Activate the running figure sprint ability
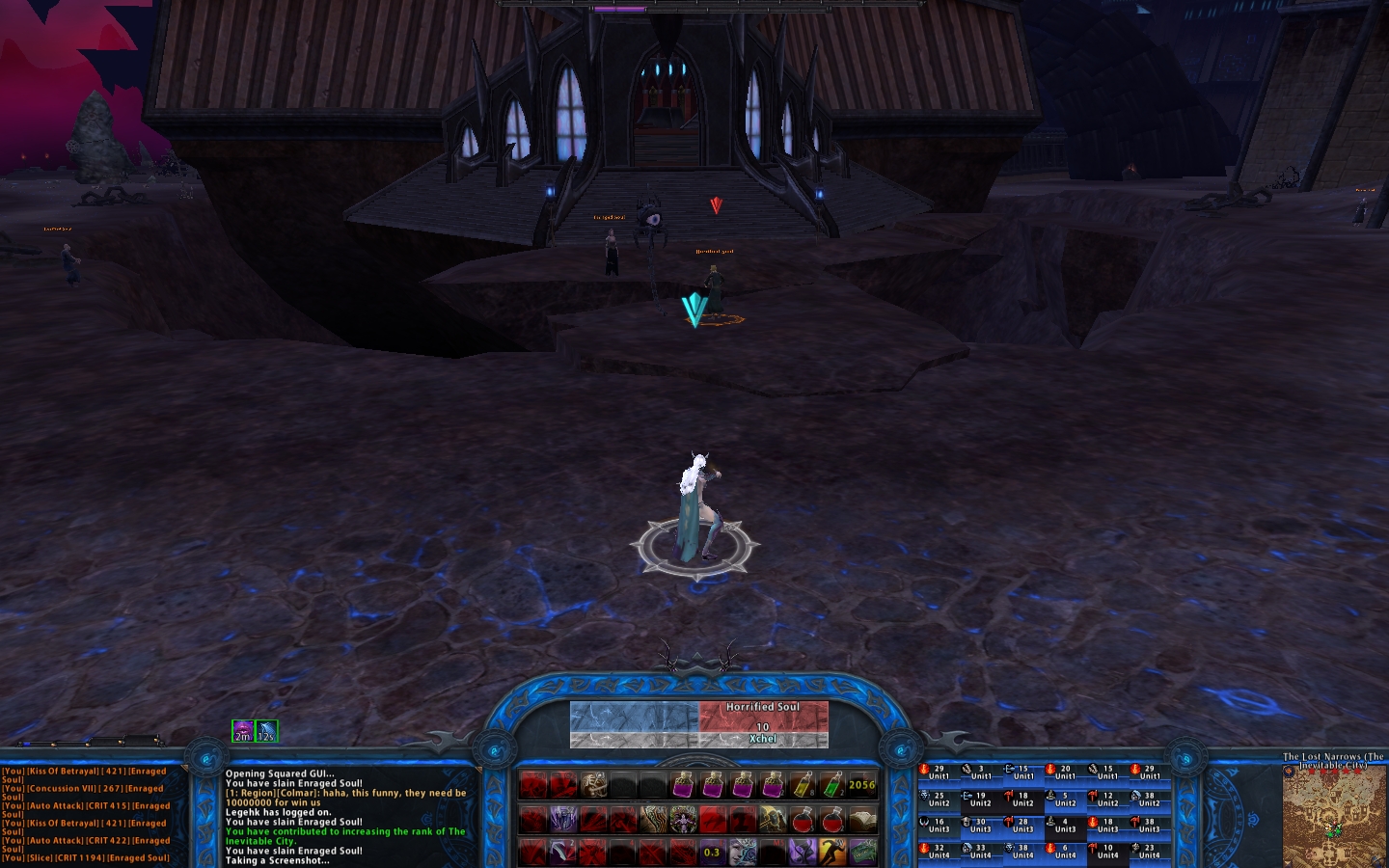Screen dimensions: 1389x868 (x=832, y=853)
